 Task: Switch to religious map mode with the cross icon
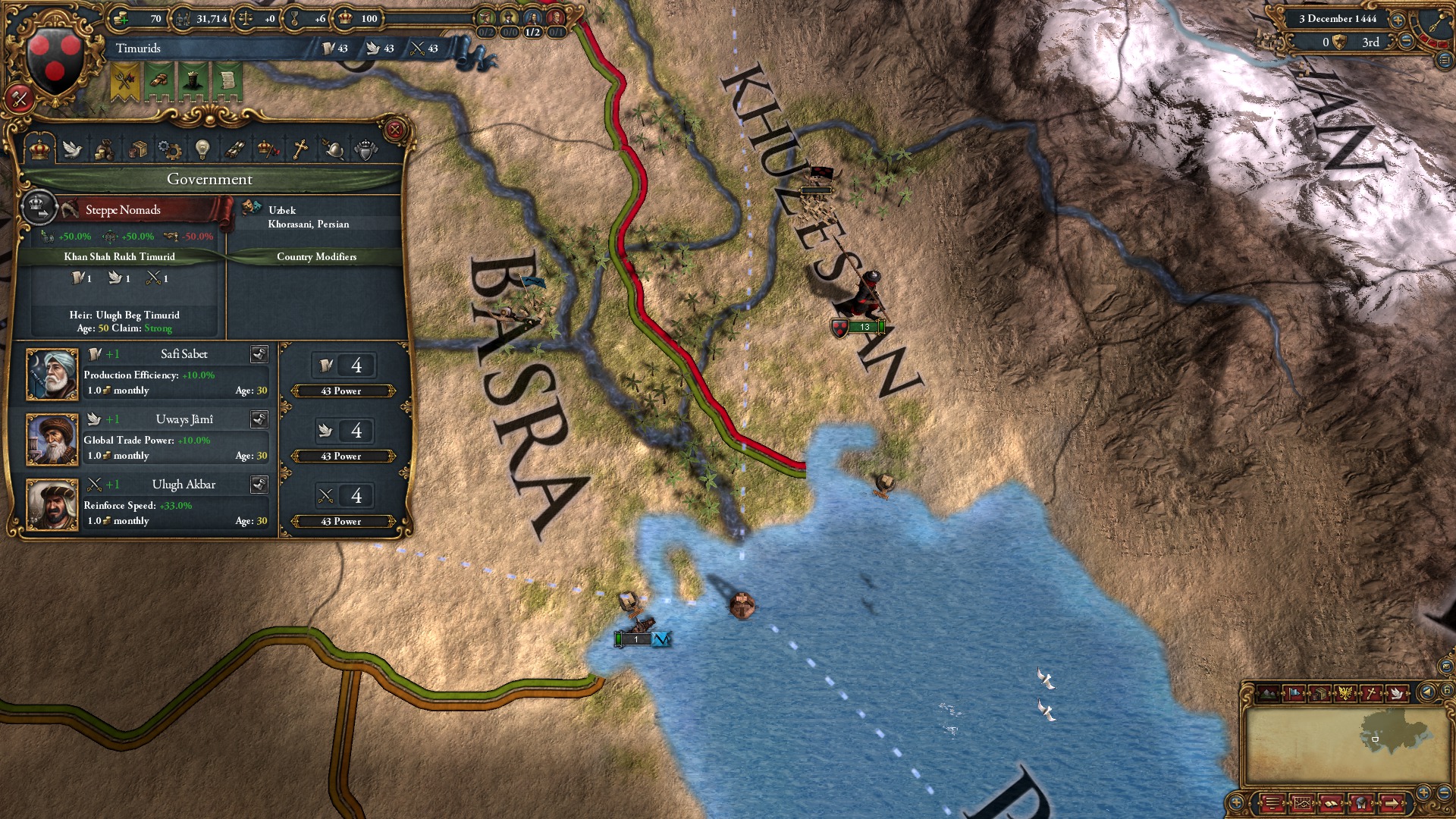click(x=1371, y=693)
